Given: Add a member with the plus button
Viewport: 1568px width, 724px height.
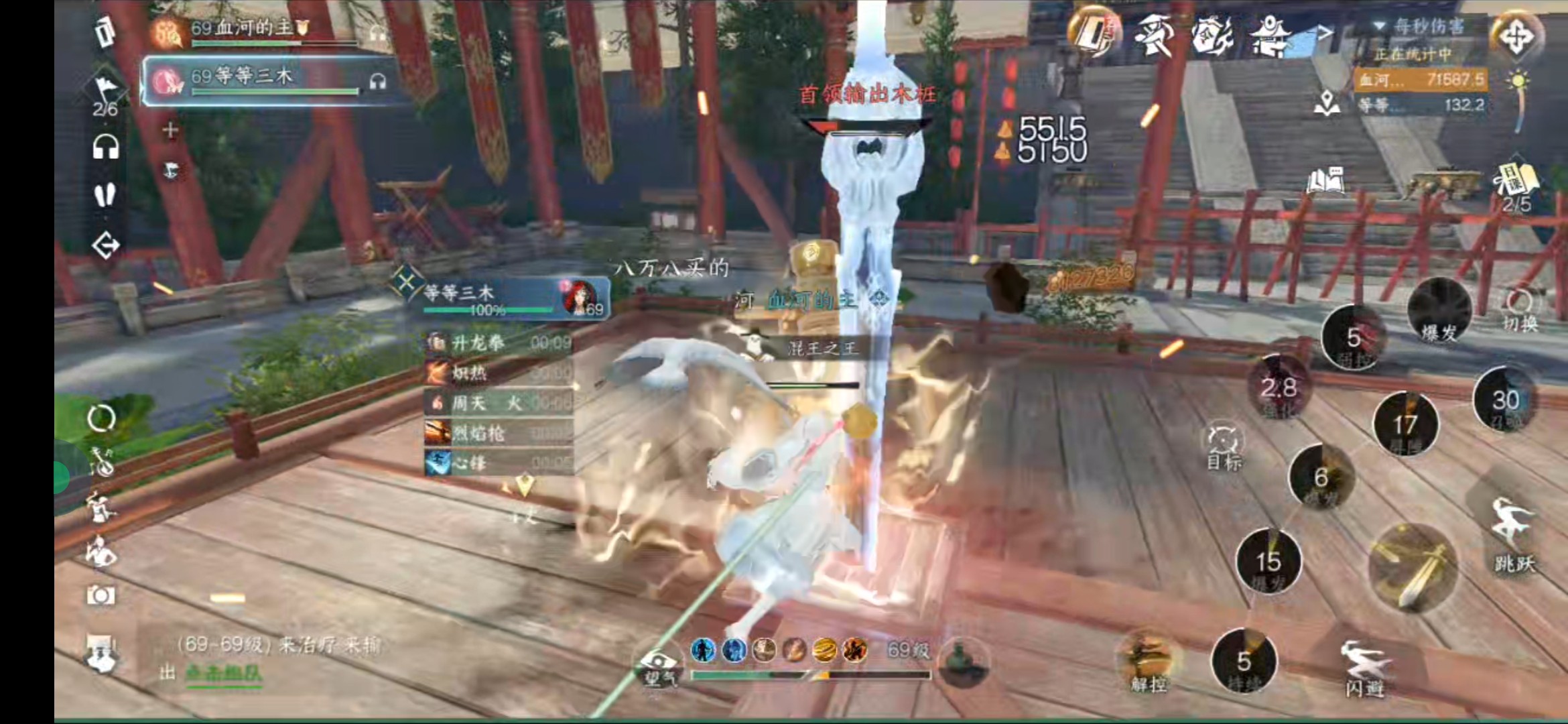Looking at the screenshot, I should coord(170,130).
